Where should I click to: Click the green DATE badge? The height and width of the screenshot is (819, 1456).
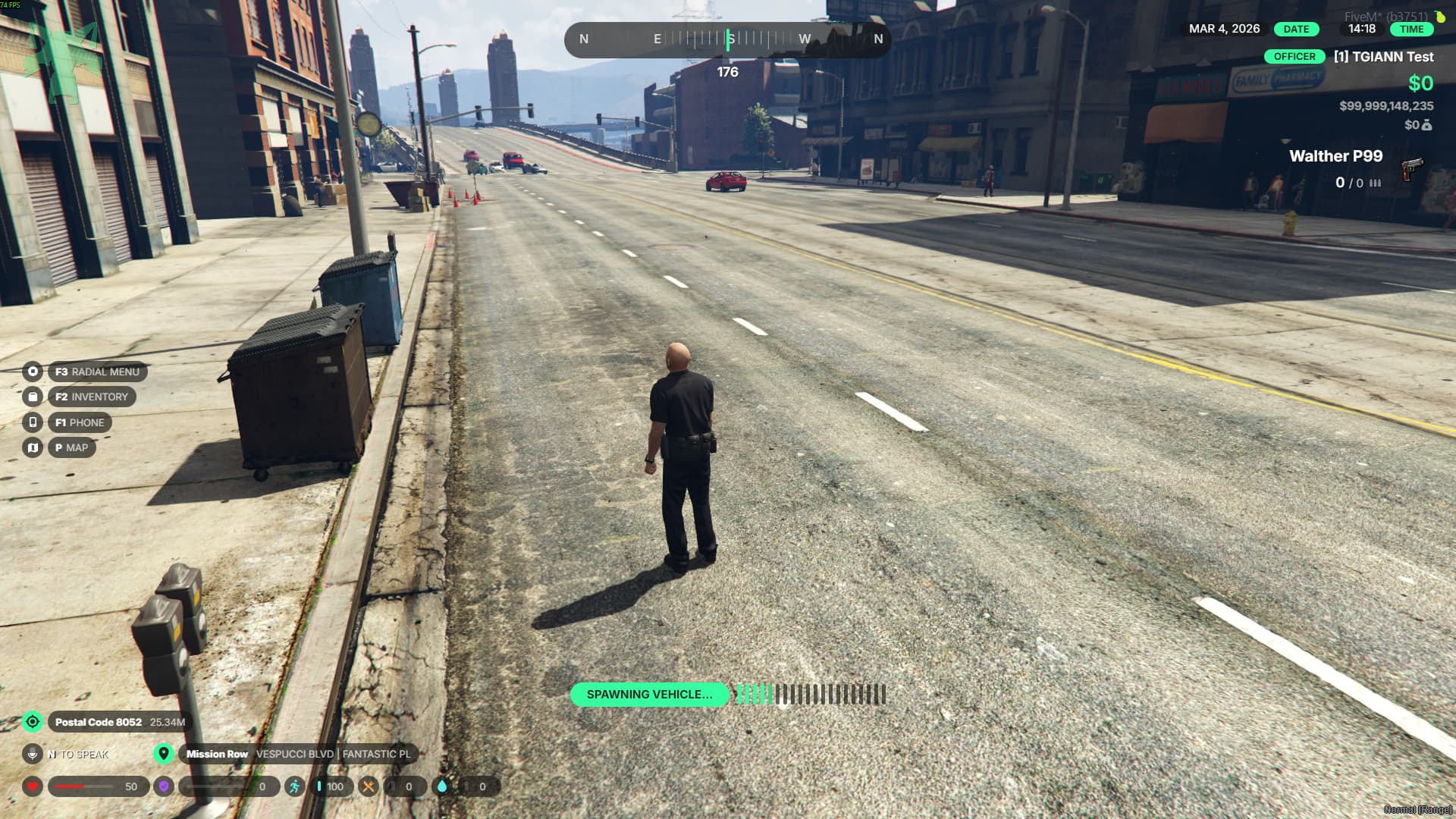coord(1296,30)
